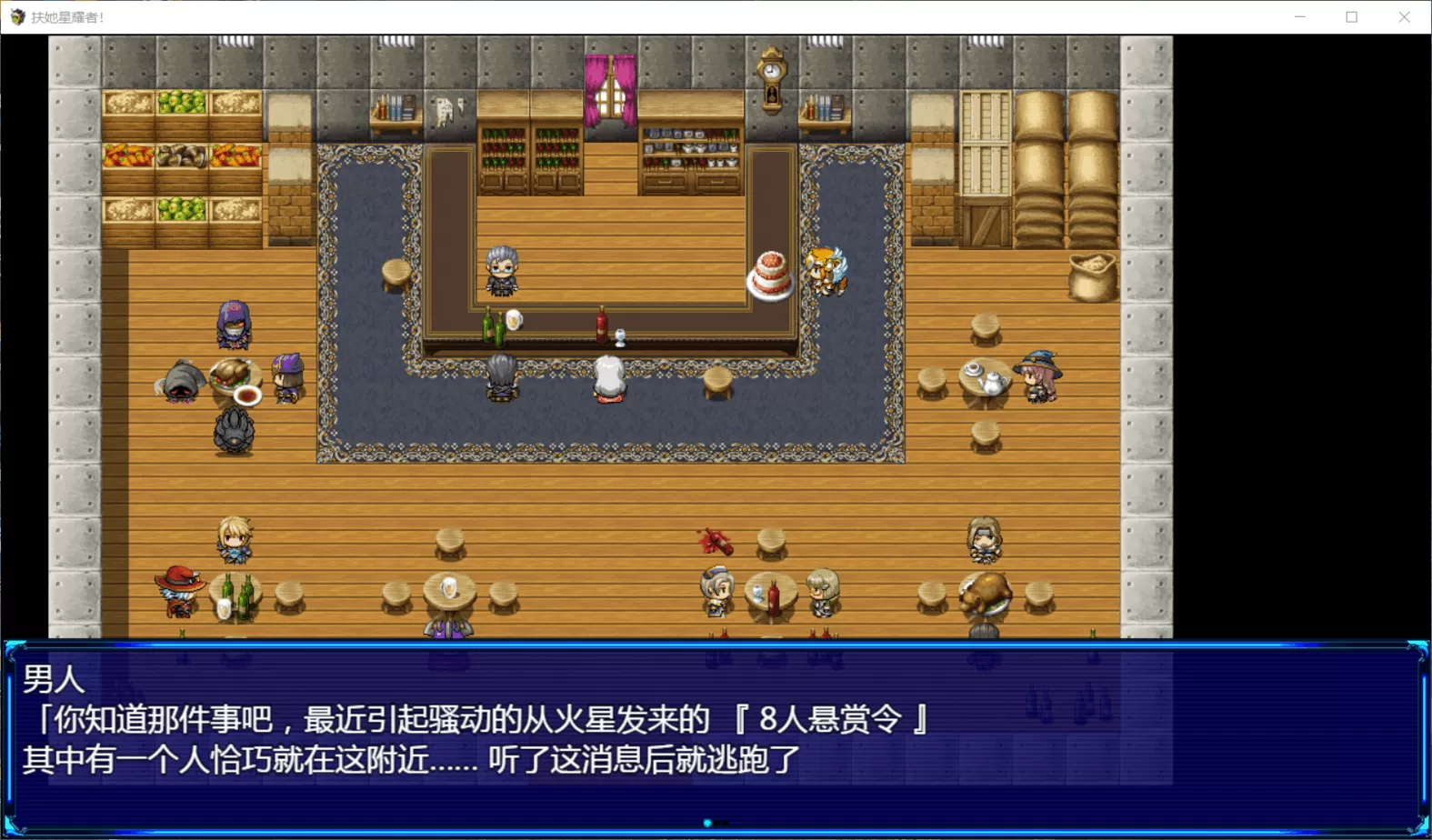Viewport: 1432px width, 840px height.
Task: Click the white-robed patron seated at the counter
Action: 610,377
